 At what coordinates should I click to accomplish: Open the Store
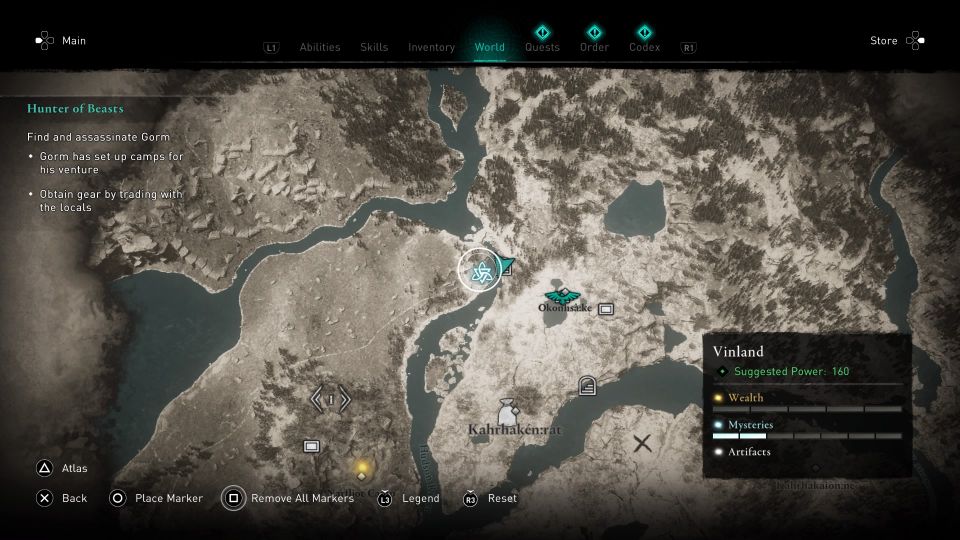tap(897, 41)
